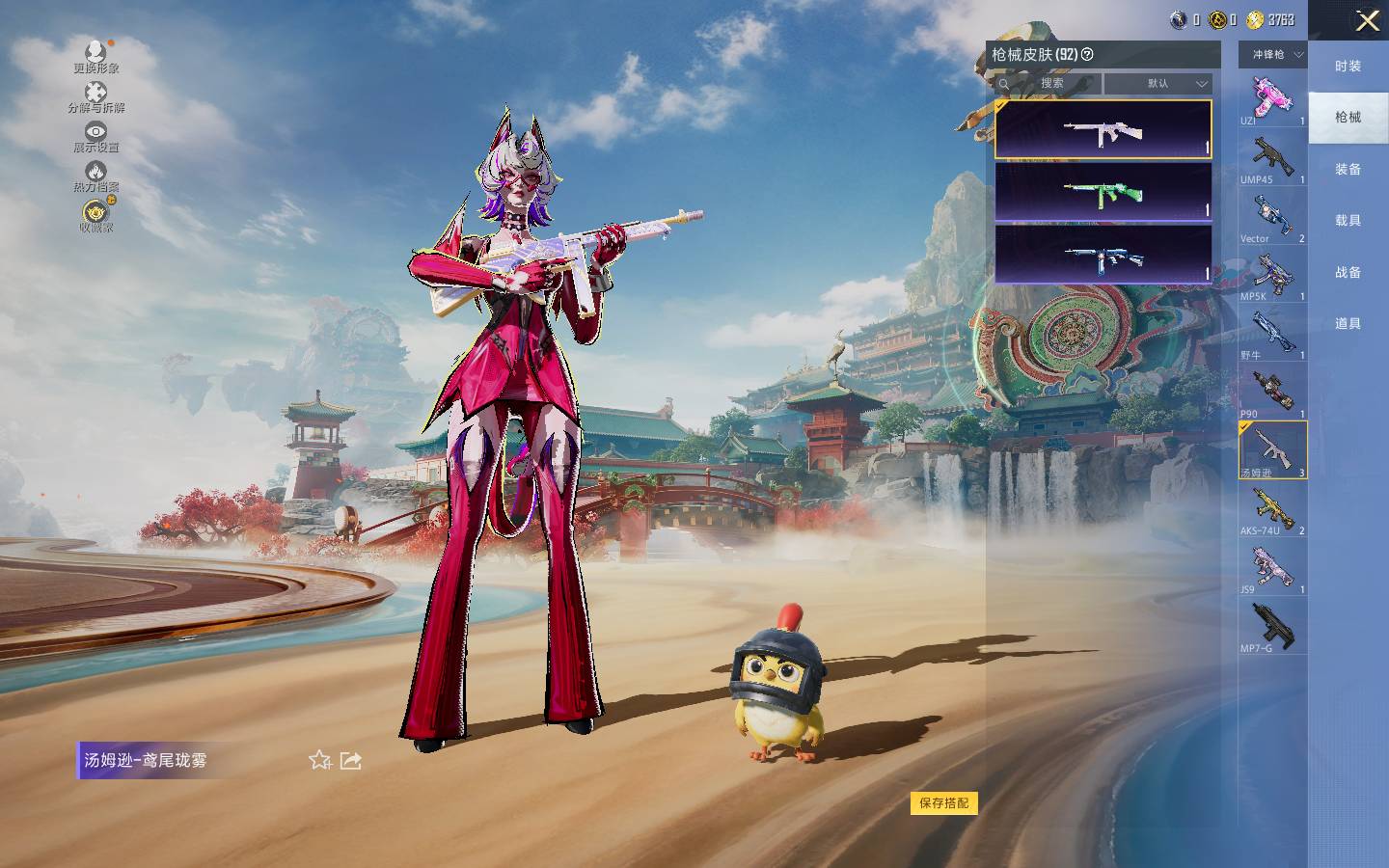Close the wardrobe screen with the X

coord(1367,21)
